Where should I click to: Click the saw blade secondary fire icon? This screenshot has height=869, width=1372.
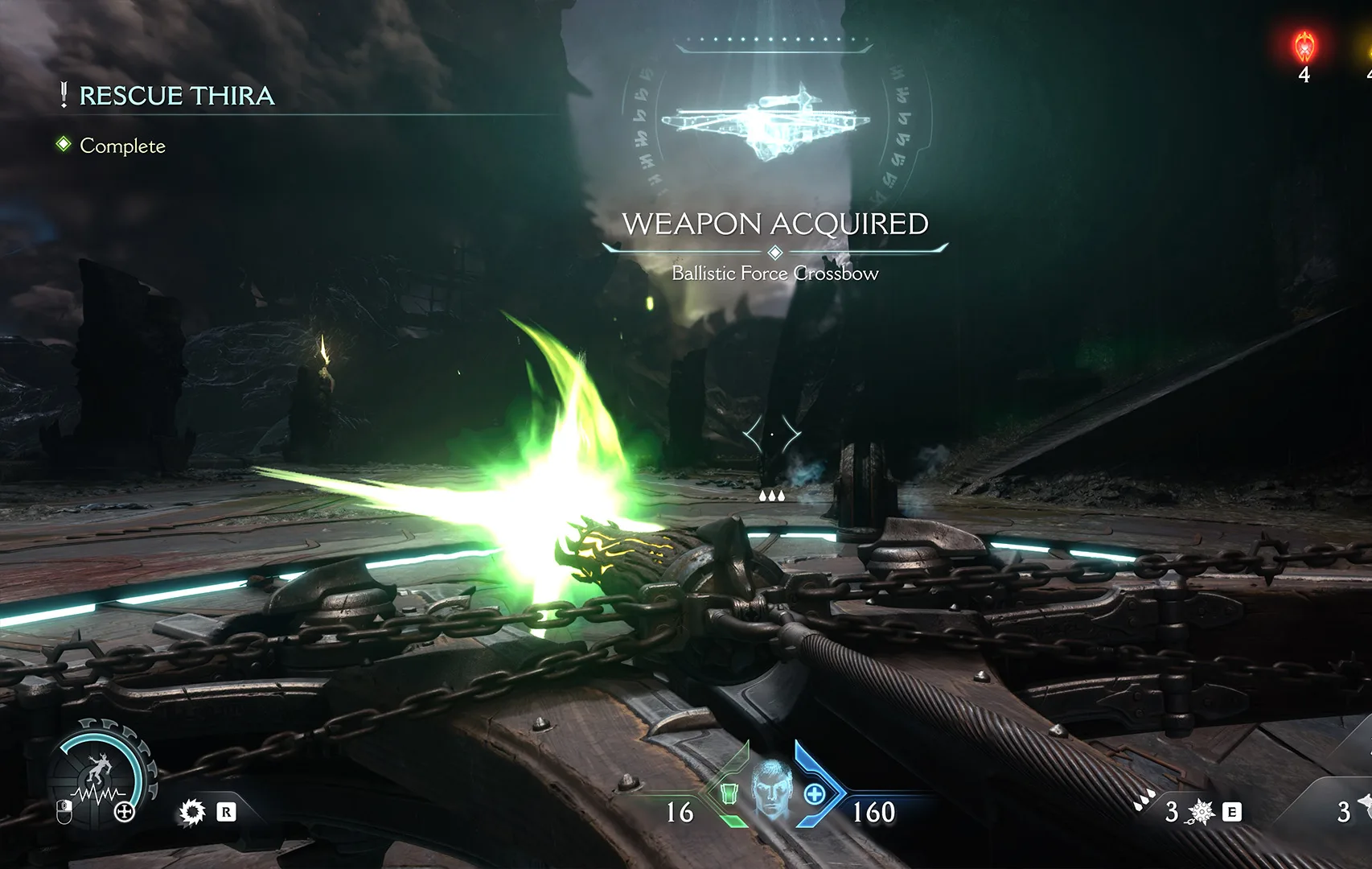click(x=192, y=813)
